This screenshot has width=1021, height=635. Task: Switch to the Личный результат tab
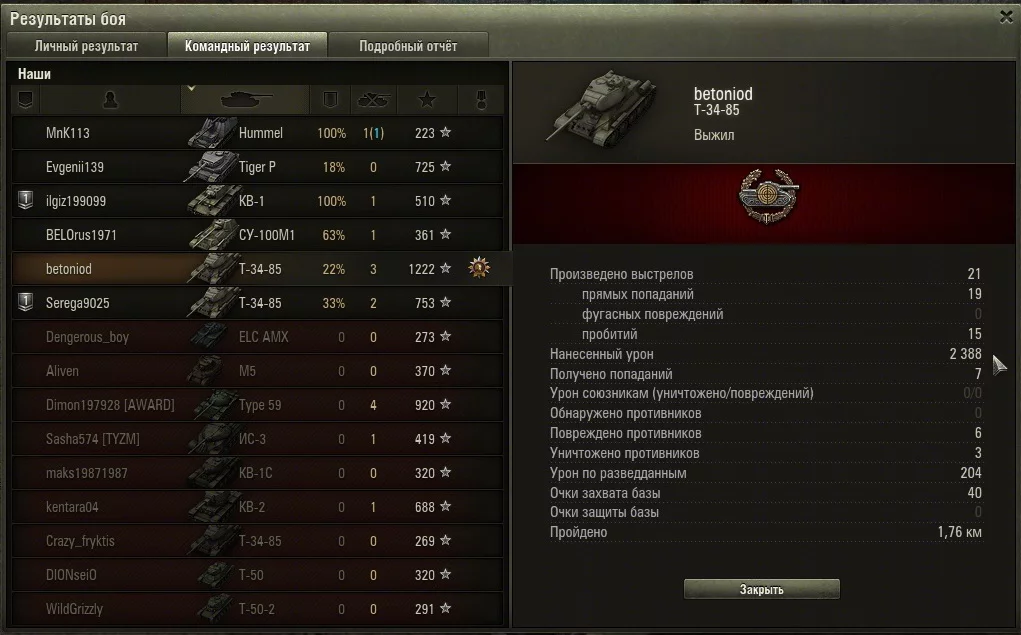point(86,46)
